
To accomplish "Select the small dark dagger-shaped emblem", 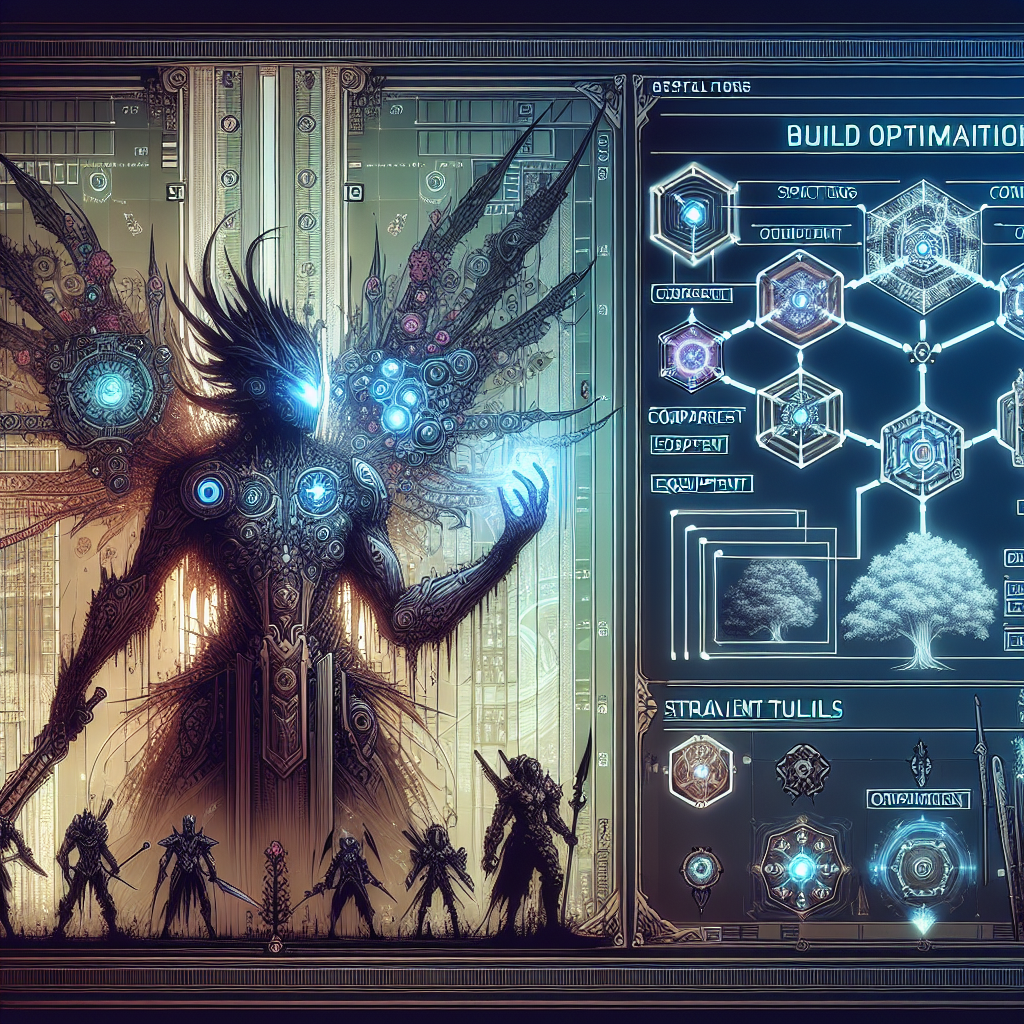I will click(x=918, y=767).
